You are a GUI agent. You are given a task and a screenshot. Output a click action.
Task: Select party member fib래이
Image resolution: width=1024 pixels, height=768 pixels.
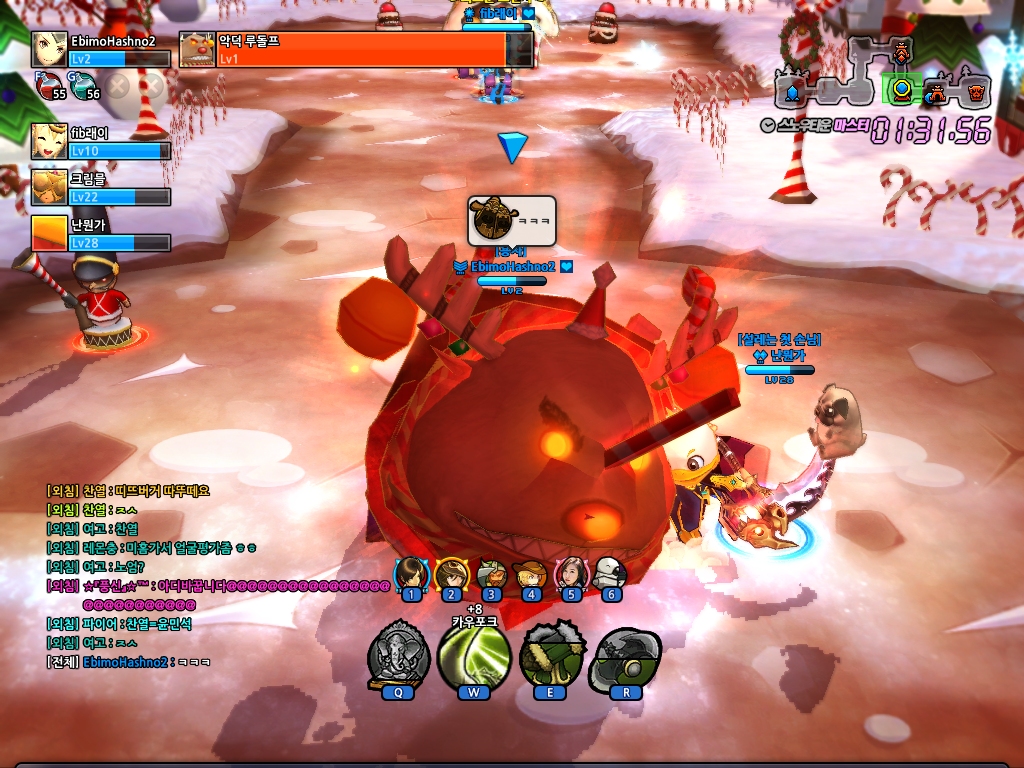pos(50,141)
